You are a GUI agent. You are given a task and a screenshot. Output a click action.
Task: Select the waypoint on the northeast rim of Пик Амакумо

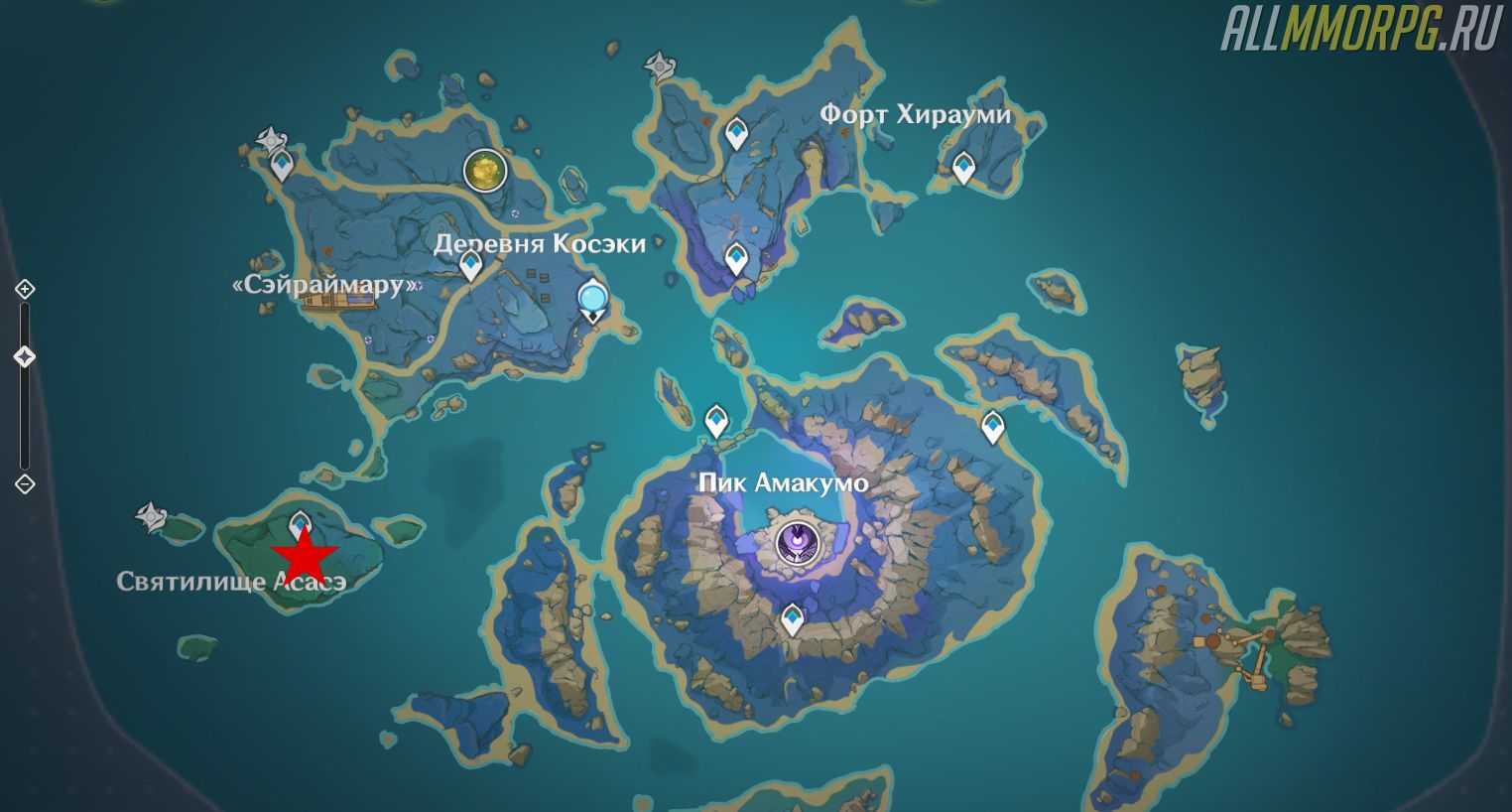click(x=992, y=427)
